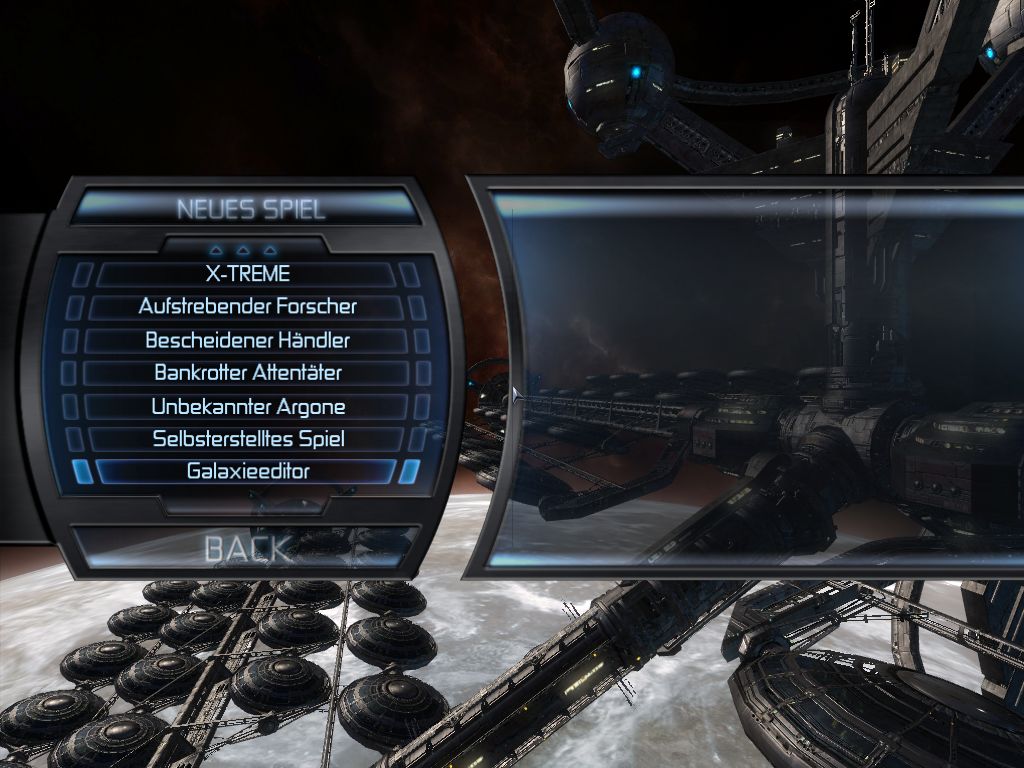Click the scroll-up arrows above the list

coord(245,248)
